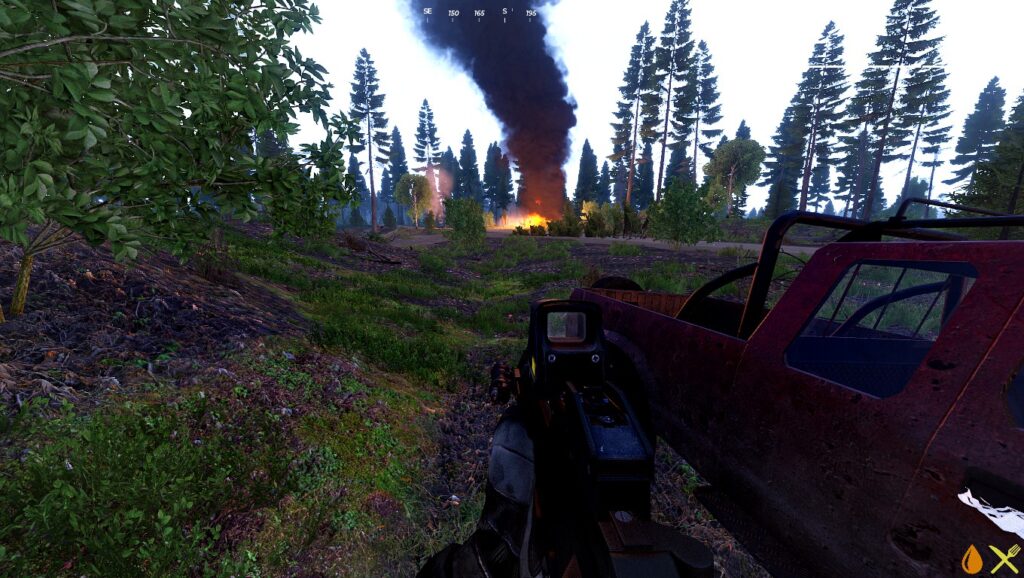Click the orange water drop thirst icon
Screen dimensions: 1024x578
click(972, 559)
